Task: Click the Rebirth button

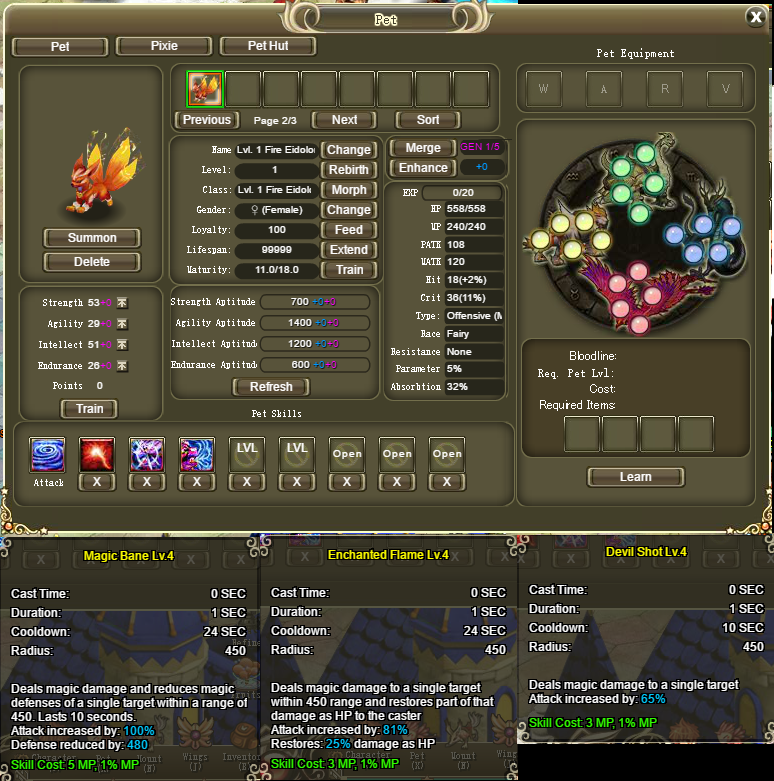Action: point(349,170)
